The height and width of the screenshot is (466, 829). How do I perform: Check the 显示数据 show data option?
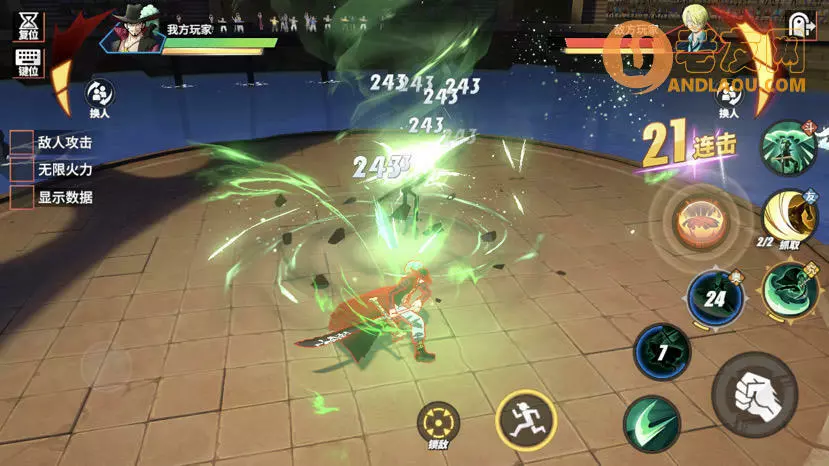pos(22,197)
